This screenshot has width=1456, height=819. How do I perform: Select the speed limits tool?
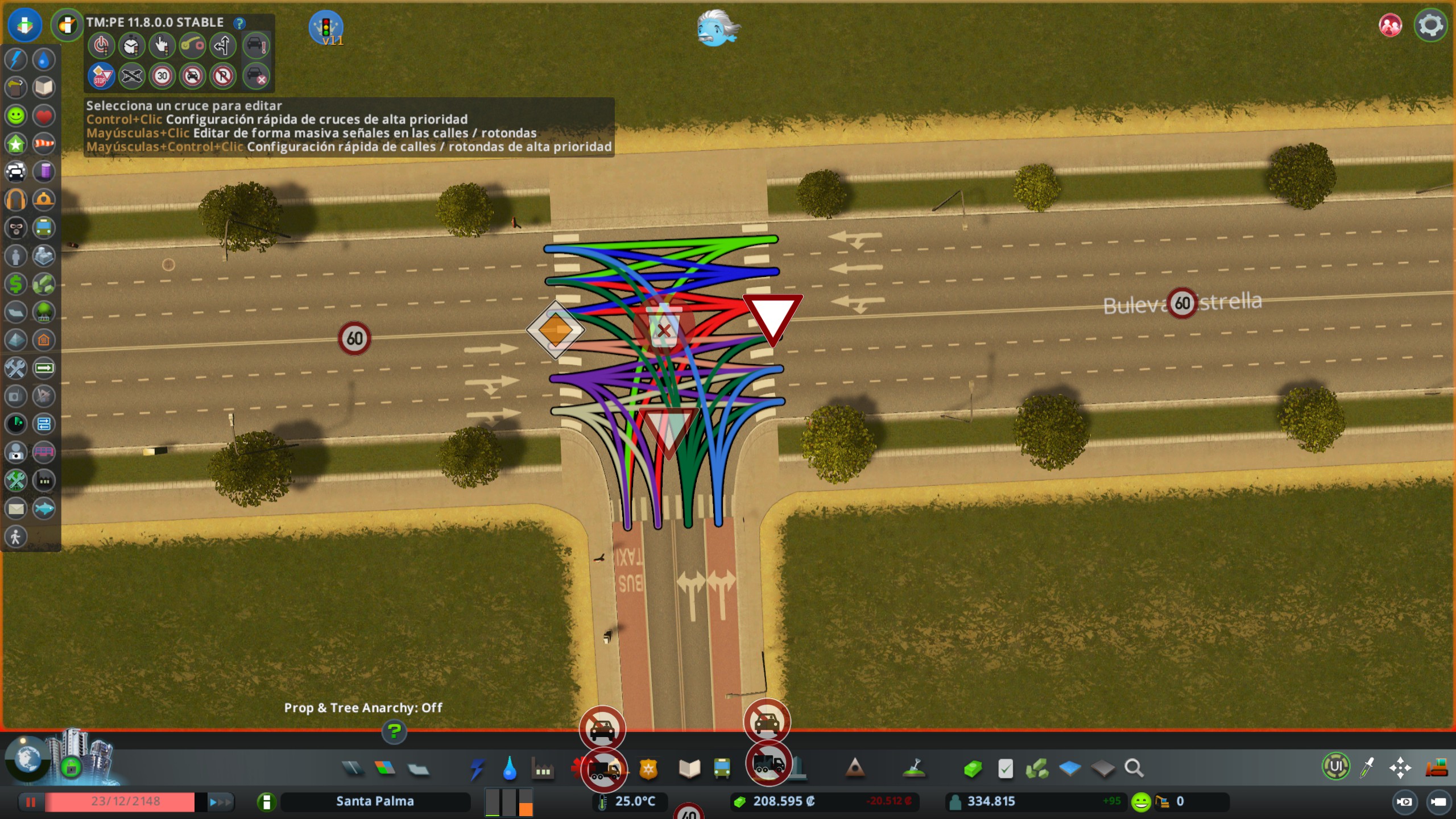pos(163,76)
